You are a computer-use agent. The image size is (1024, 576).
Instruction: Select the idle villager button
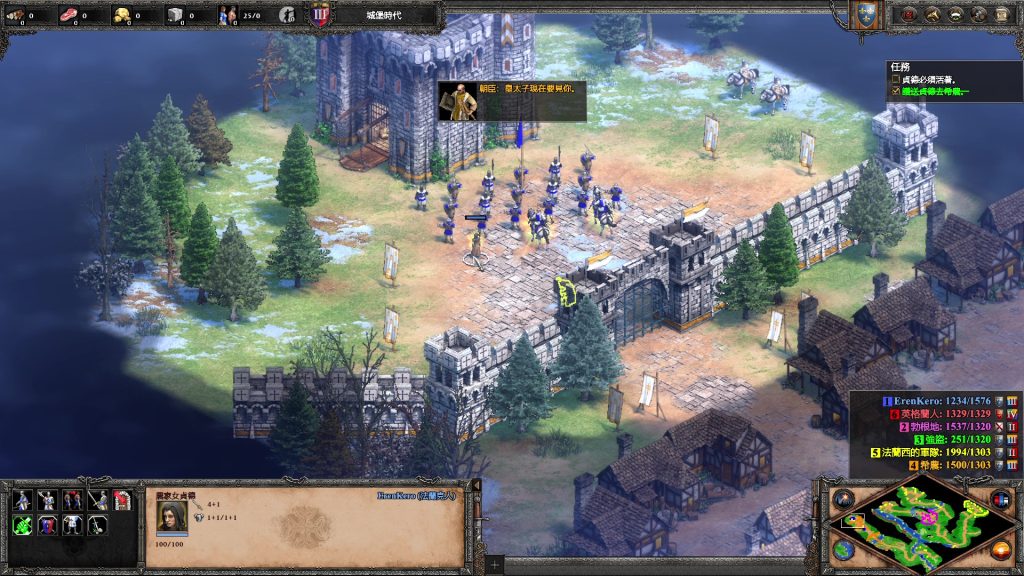287,14
